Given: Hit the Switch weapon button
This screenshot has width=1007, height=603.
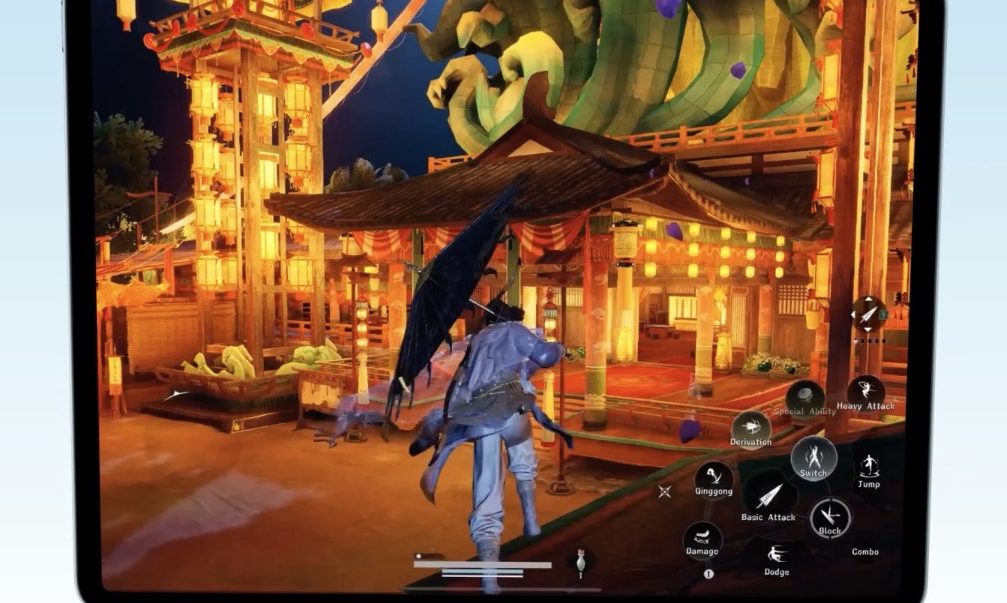Looking at the screenshot, I should (814, 457).
